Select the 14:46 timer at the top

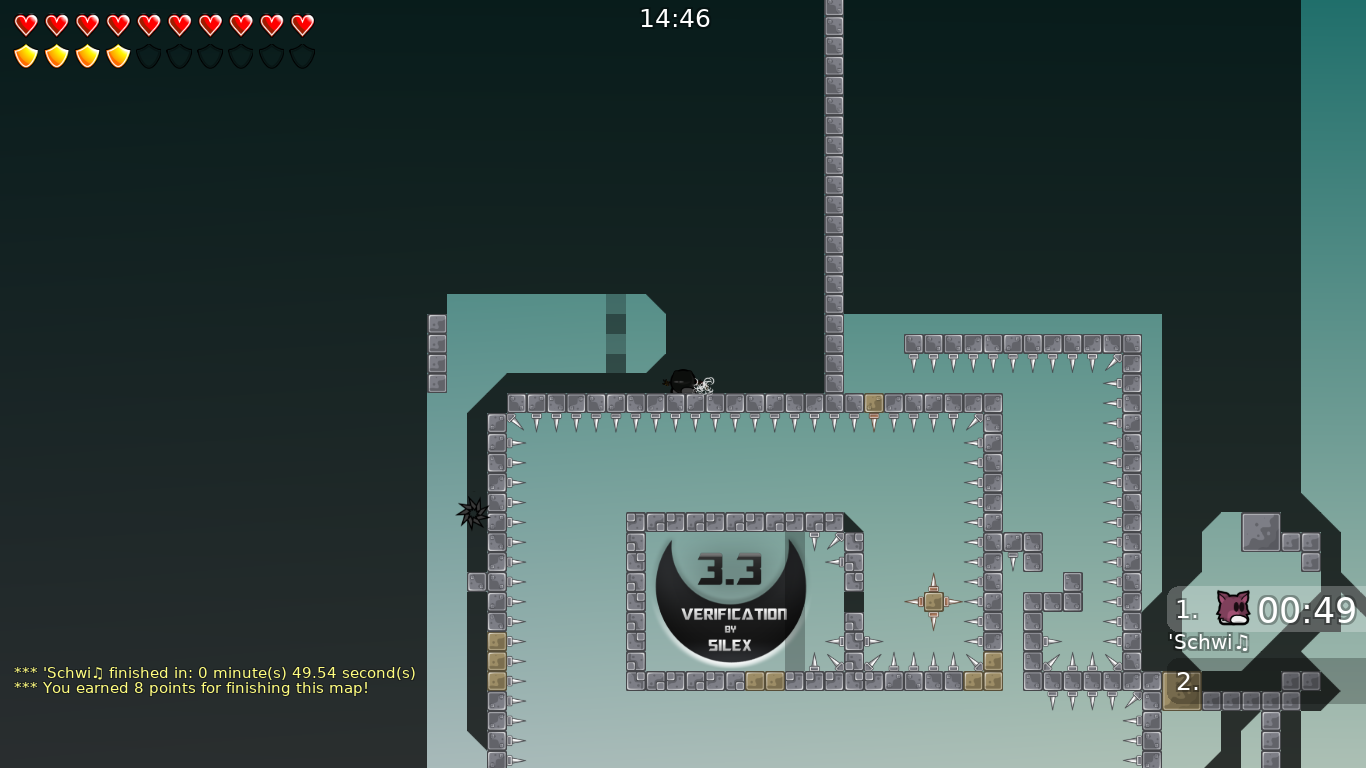pyautogui.click(x=675, y=18)
